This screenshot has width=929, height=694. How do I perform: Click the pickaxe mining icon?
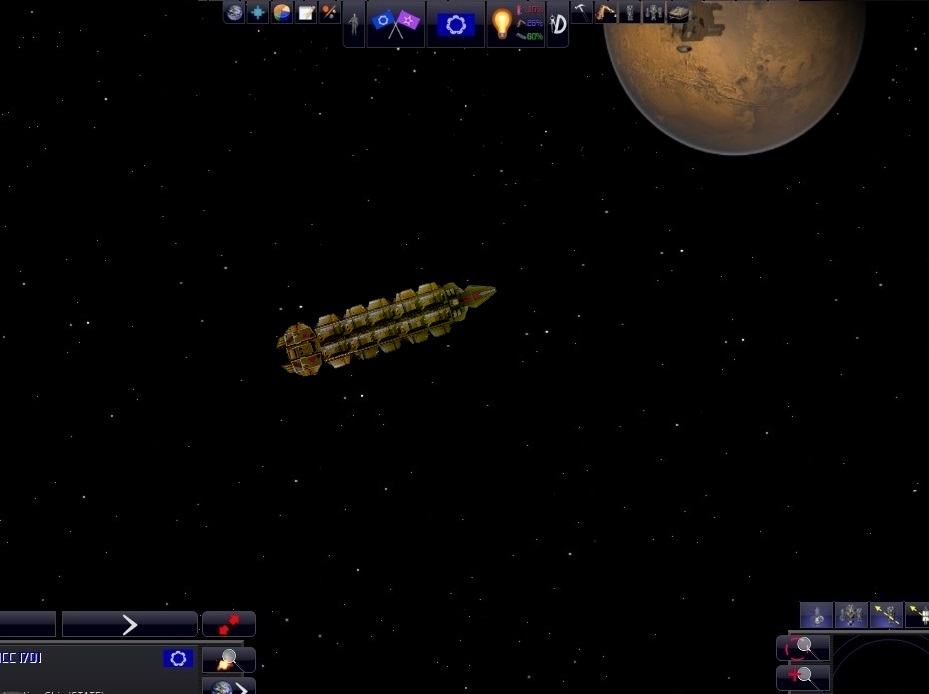pos(582,12)
